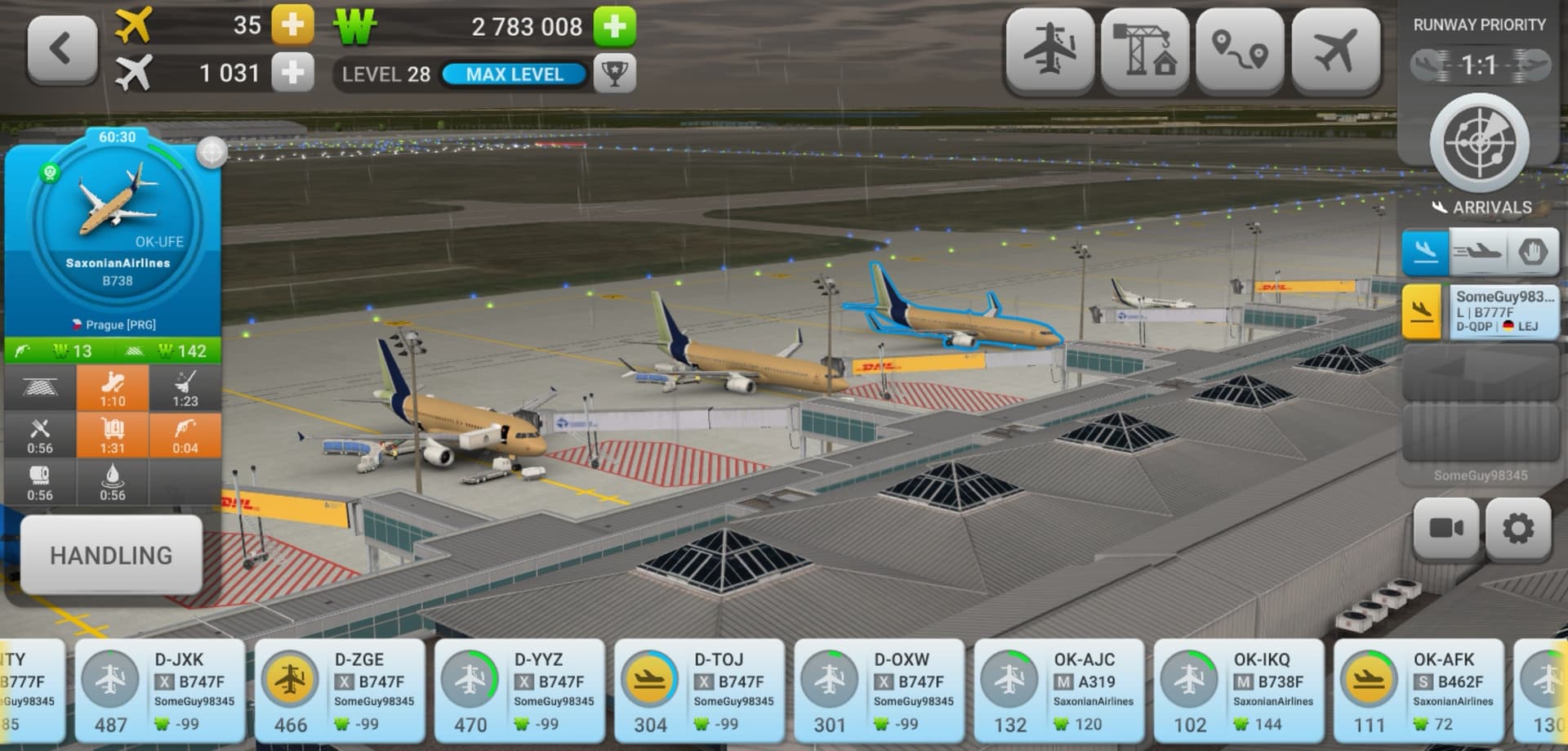1568x751 pixels.
Task: Open the airplane stands menu
Action: tap(1049, 51)
